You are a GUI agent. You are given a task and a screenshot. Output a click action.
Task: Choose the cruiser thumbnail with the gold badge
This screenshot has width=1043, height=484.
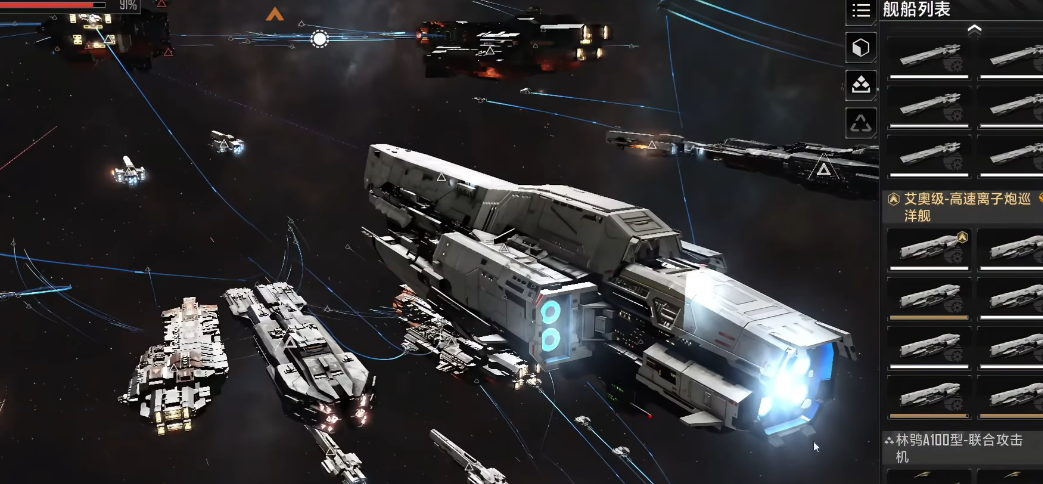coord(929,247)
